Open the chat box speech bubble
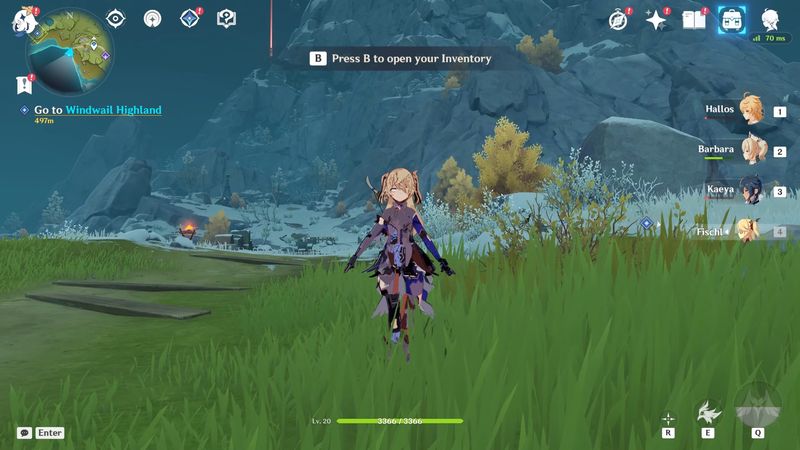 pos(24,433)
